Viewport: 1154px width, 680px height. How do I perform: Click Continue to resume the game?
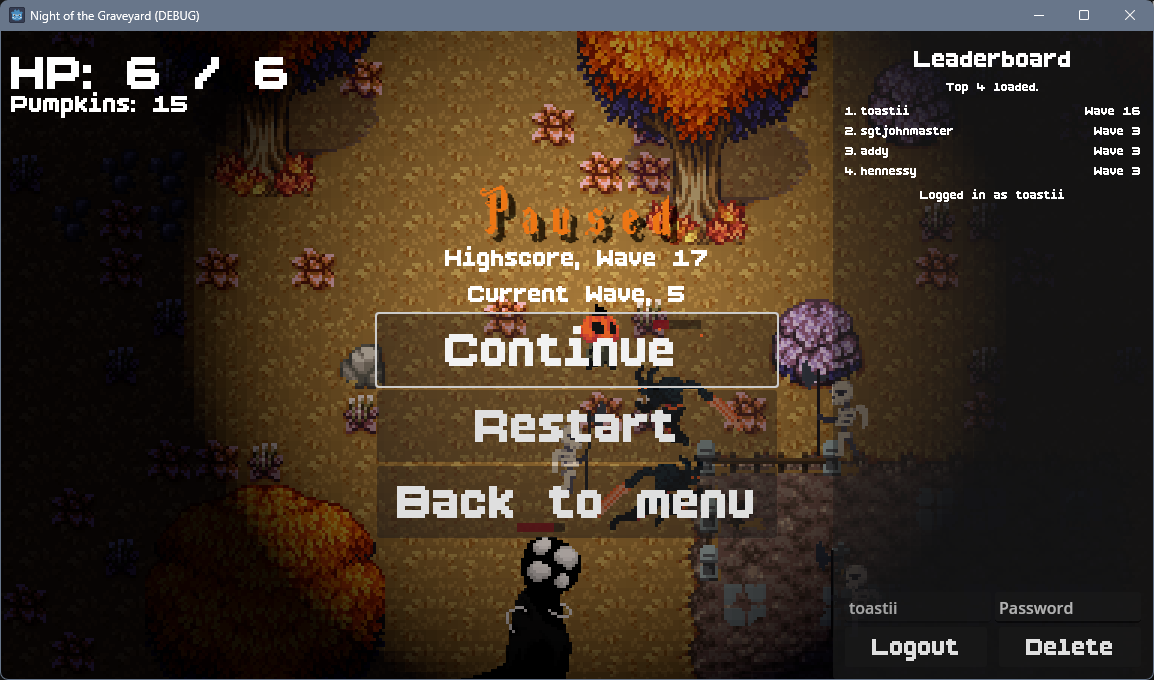[576, 350]
